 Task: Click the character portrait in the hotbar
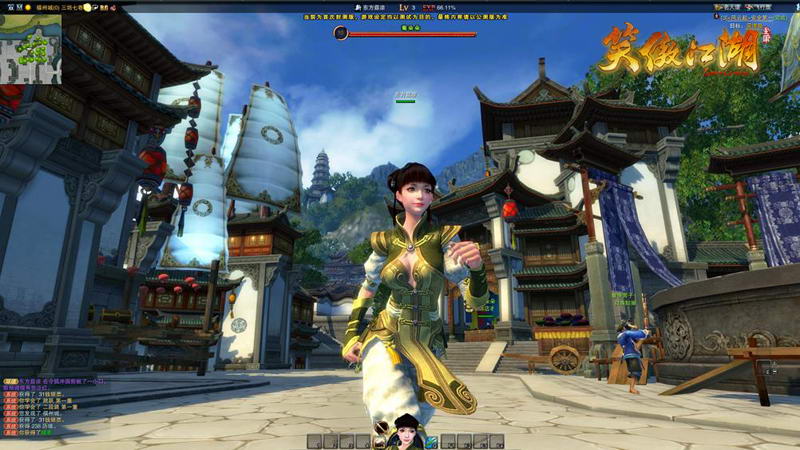406,432
